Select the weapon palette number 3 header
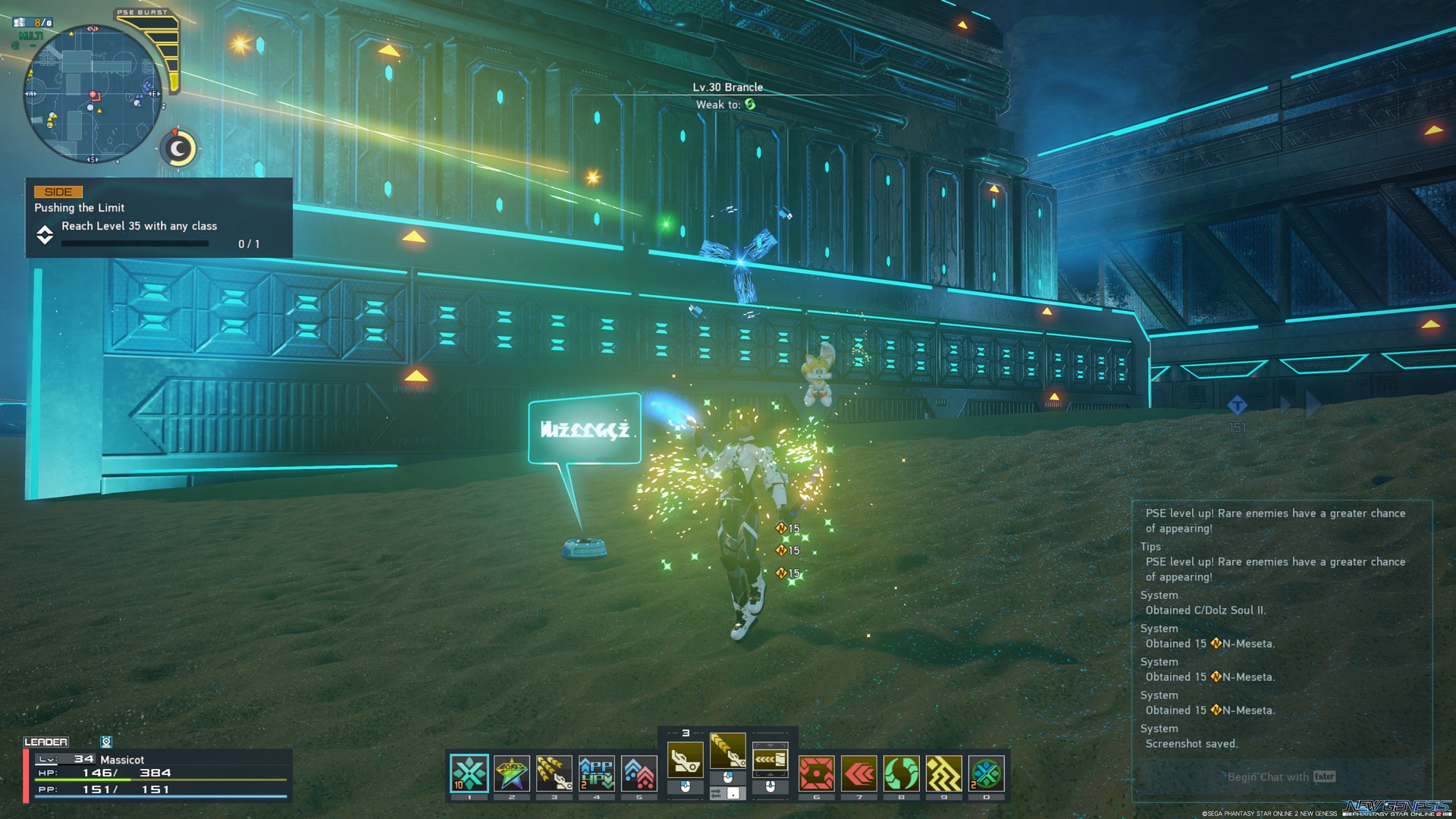 686,733
